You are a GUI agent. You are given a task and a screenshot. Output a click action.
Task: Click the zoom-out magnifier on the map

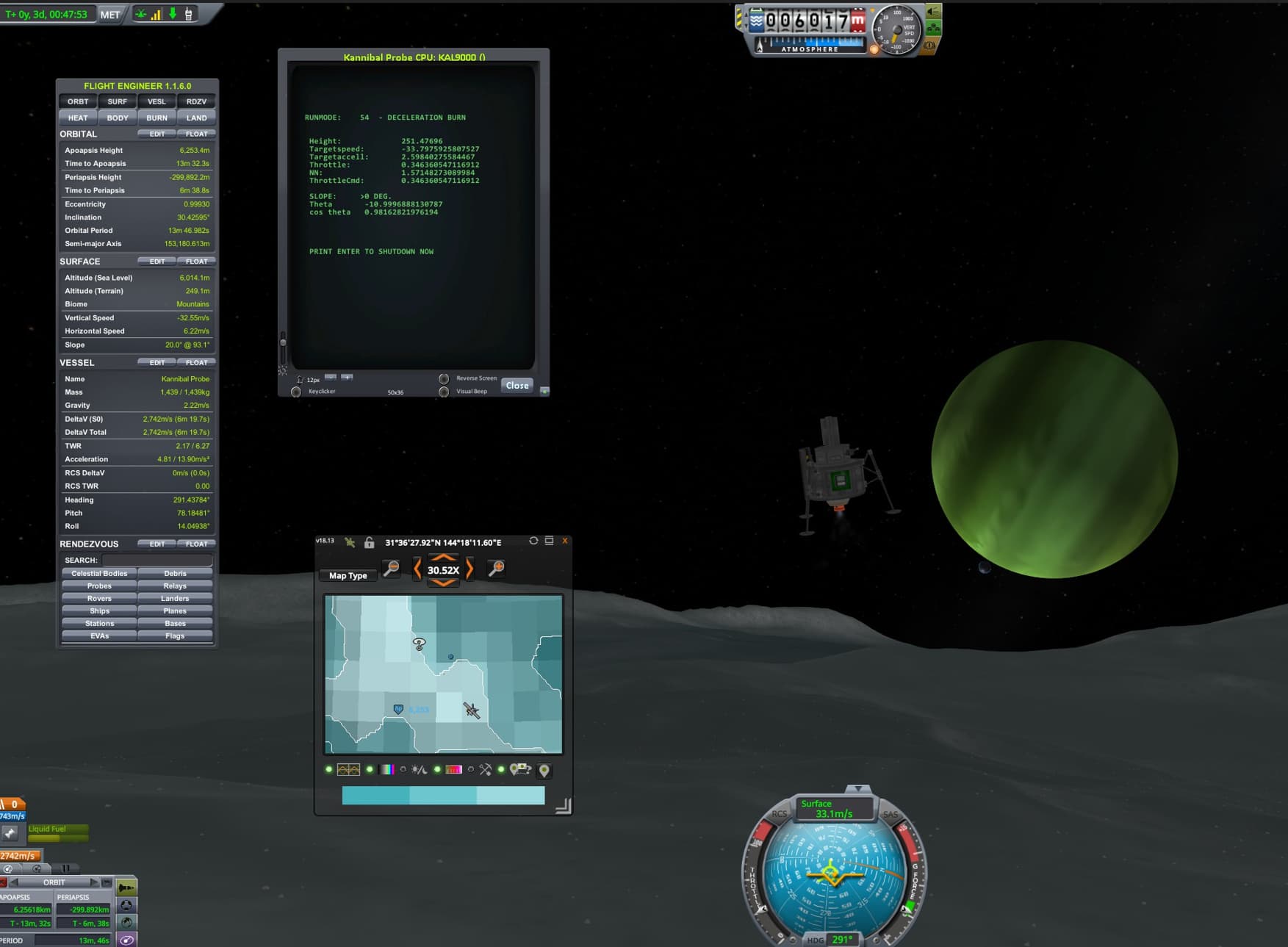pyautogui.click(x=392, y=568)
